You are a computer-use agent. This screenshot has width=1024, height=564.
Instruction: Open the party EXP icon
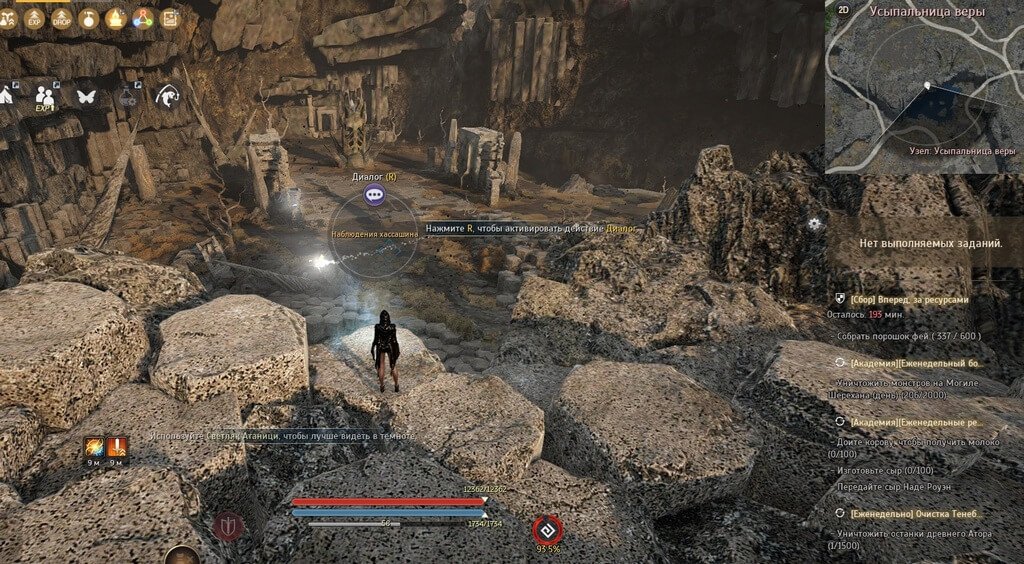[x=45, y=96]
